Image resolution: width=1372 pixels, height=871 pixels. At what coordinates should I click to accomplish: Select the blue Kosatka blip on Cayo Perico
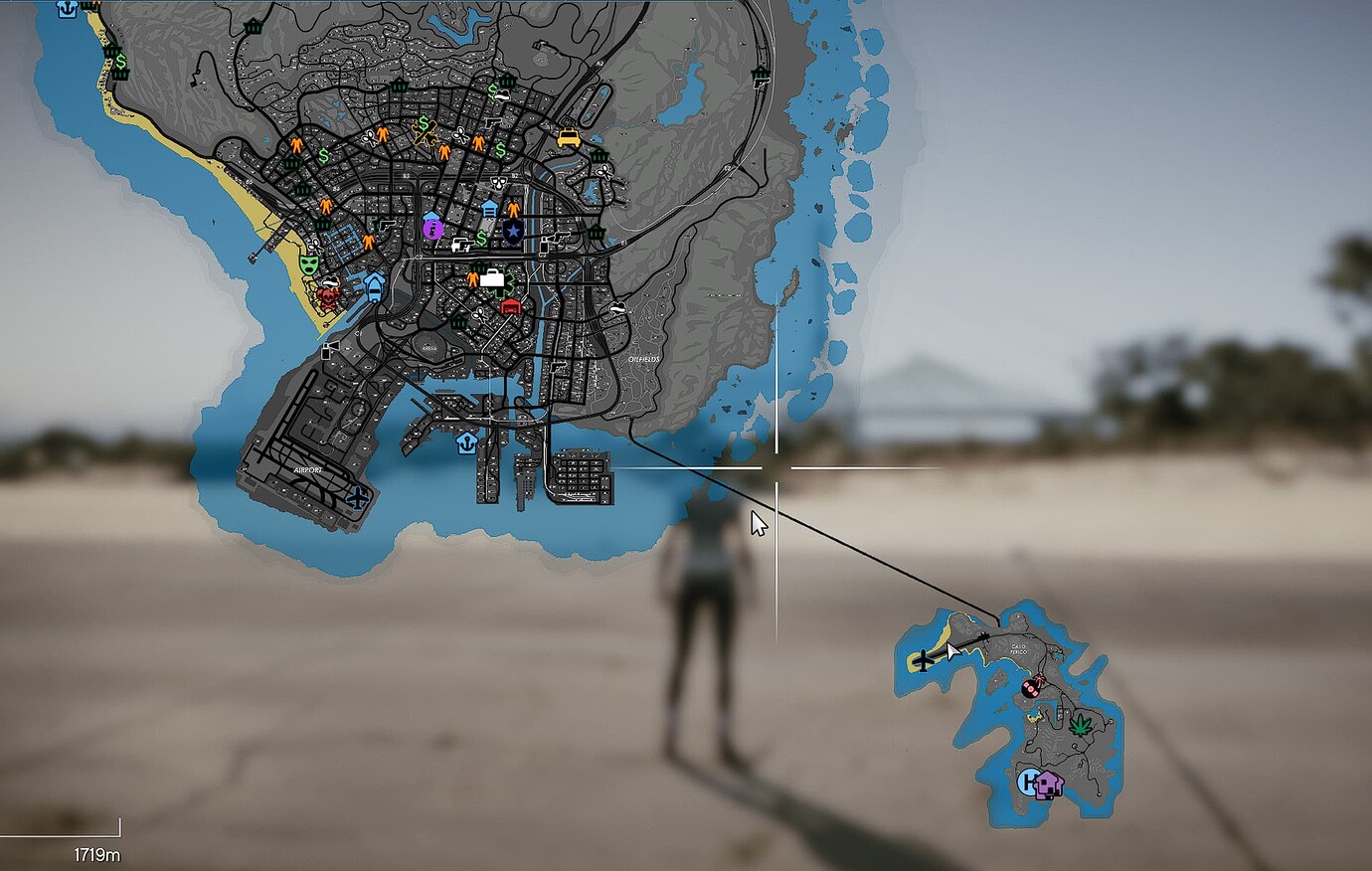(1027, 782)
